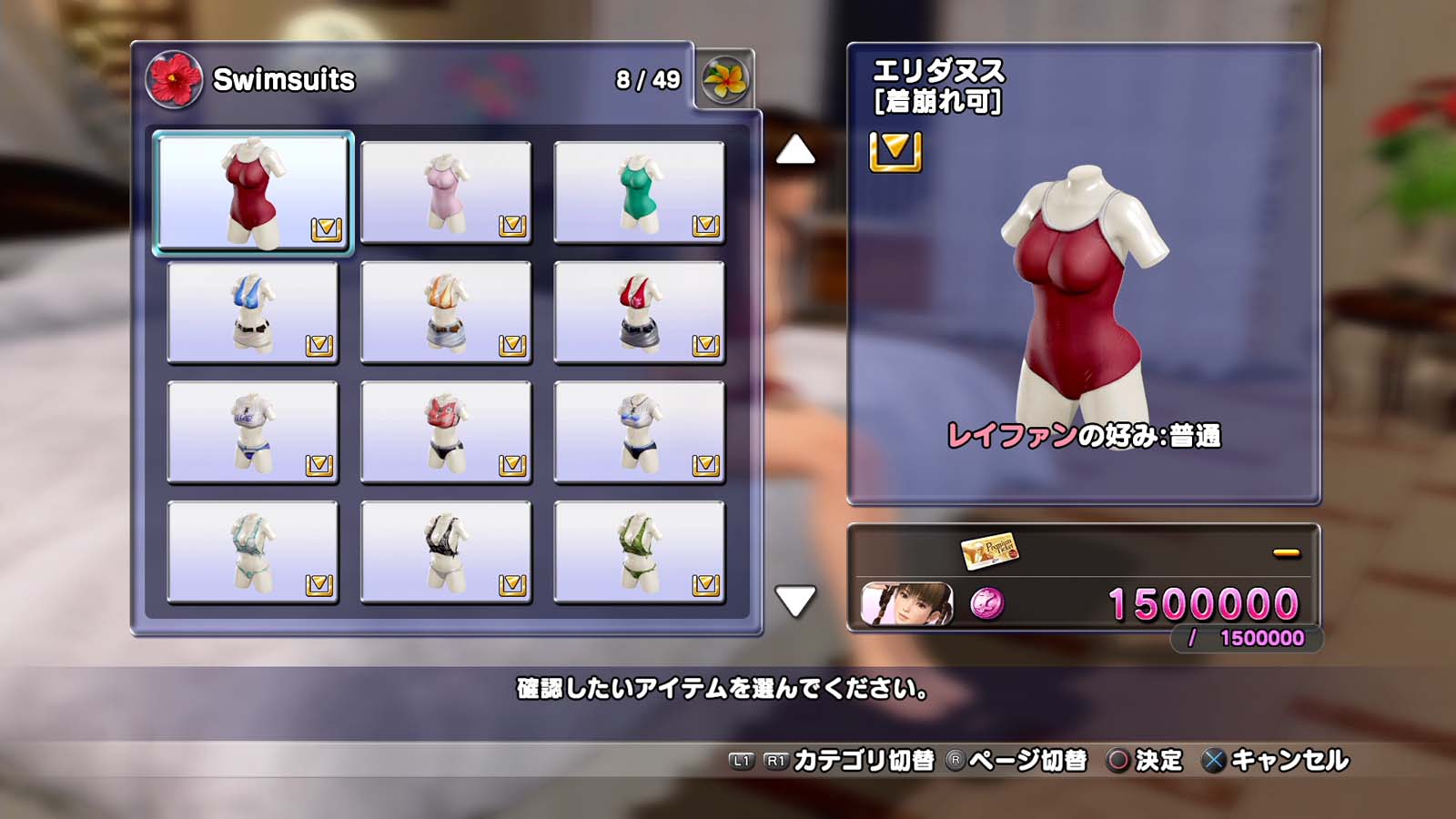This screenshot has height=819, width=1456.
Task: Select the red bikini with dark shorts
Action: 639,312
